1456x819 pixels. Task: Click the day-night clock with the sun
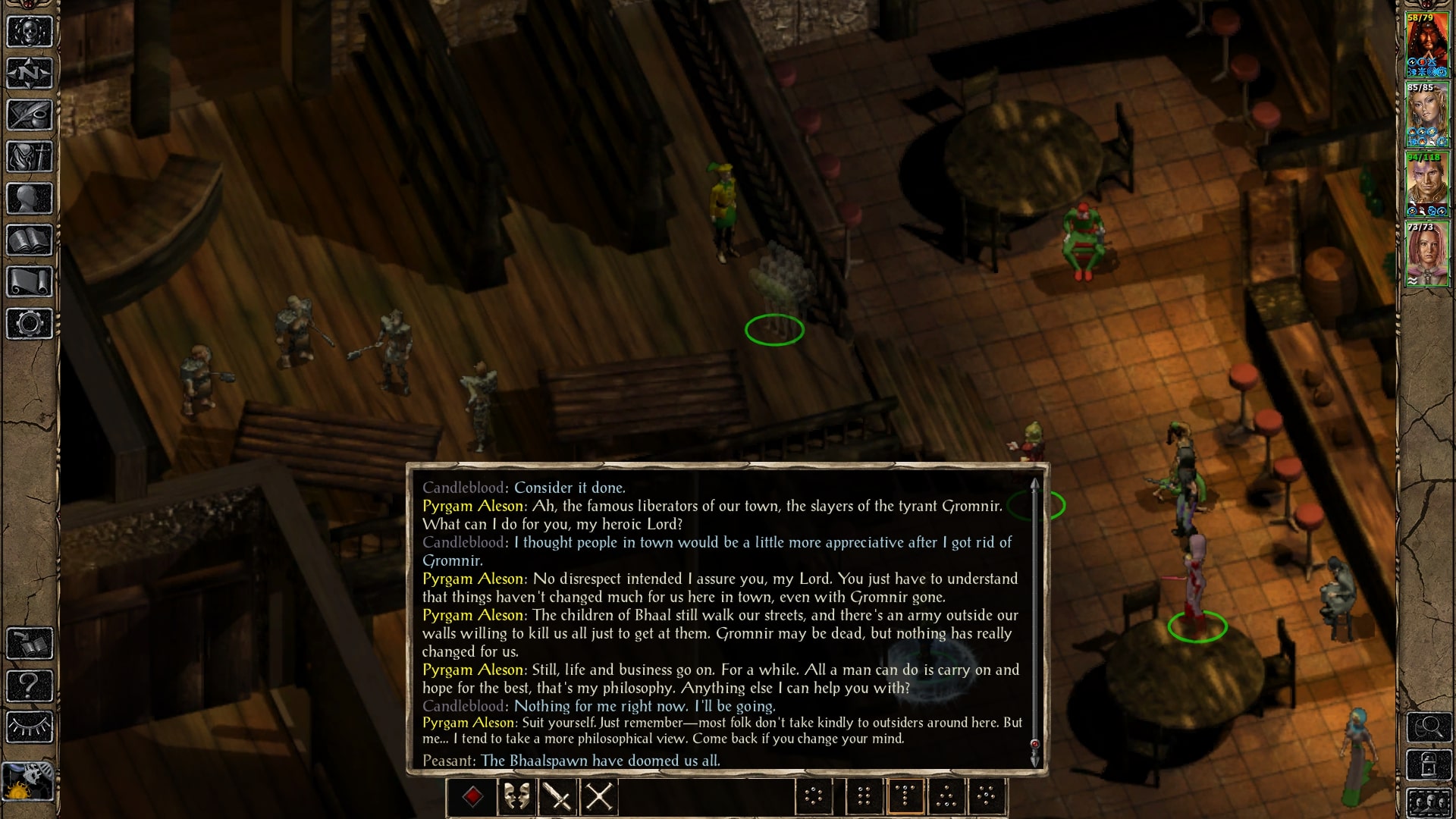pos(30,781)
